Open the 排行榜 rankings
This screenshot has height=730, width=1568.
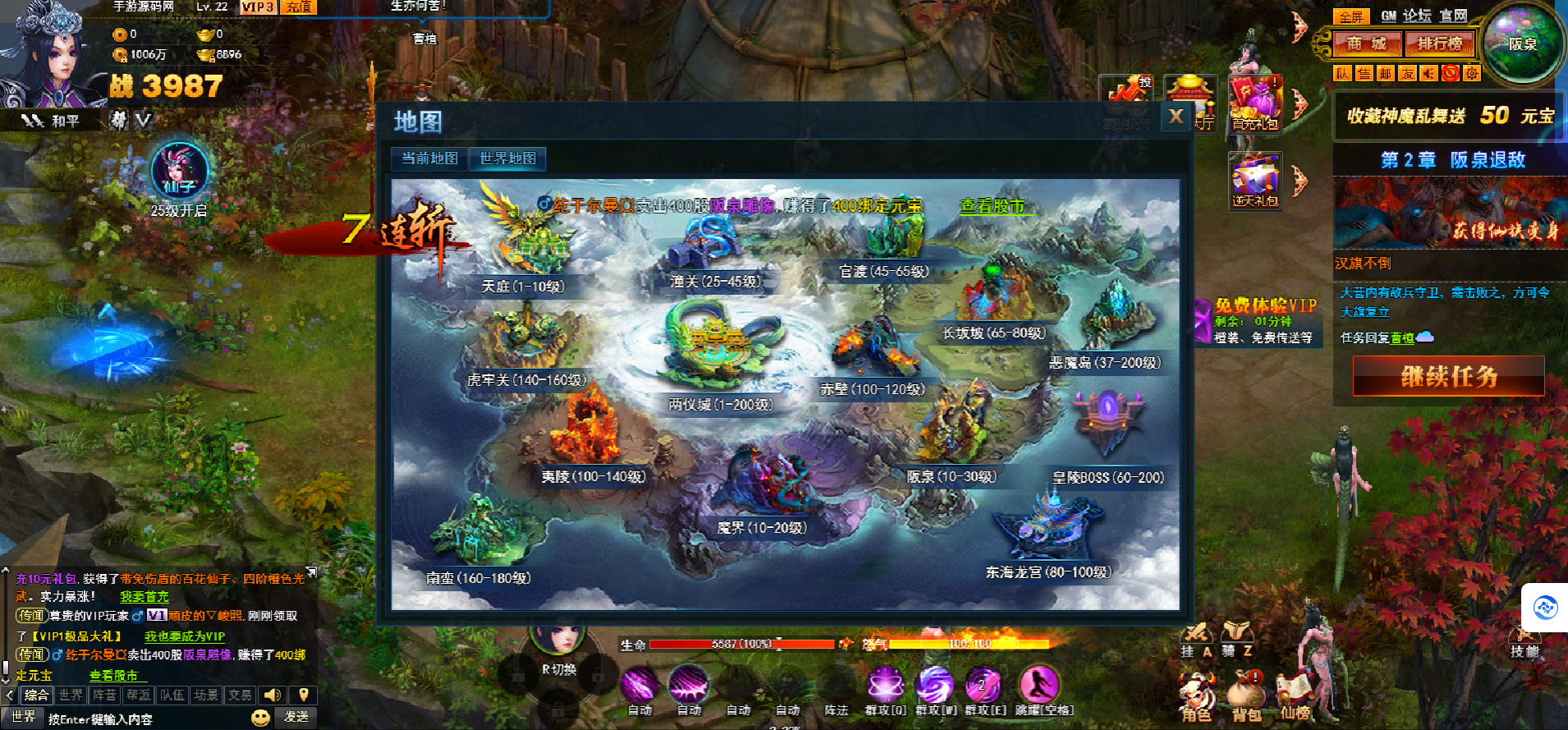click(x=1439, y=44)
